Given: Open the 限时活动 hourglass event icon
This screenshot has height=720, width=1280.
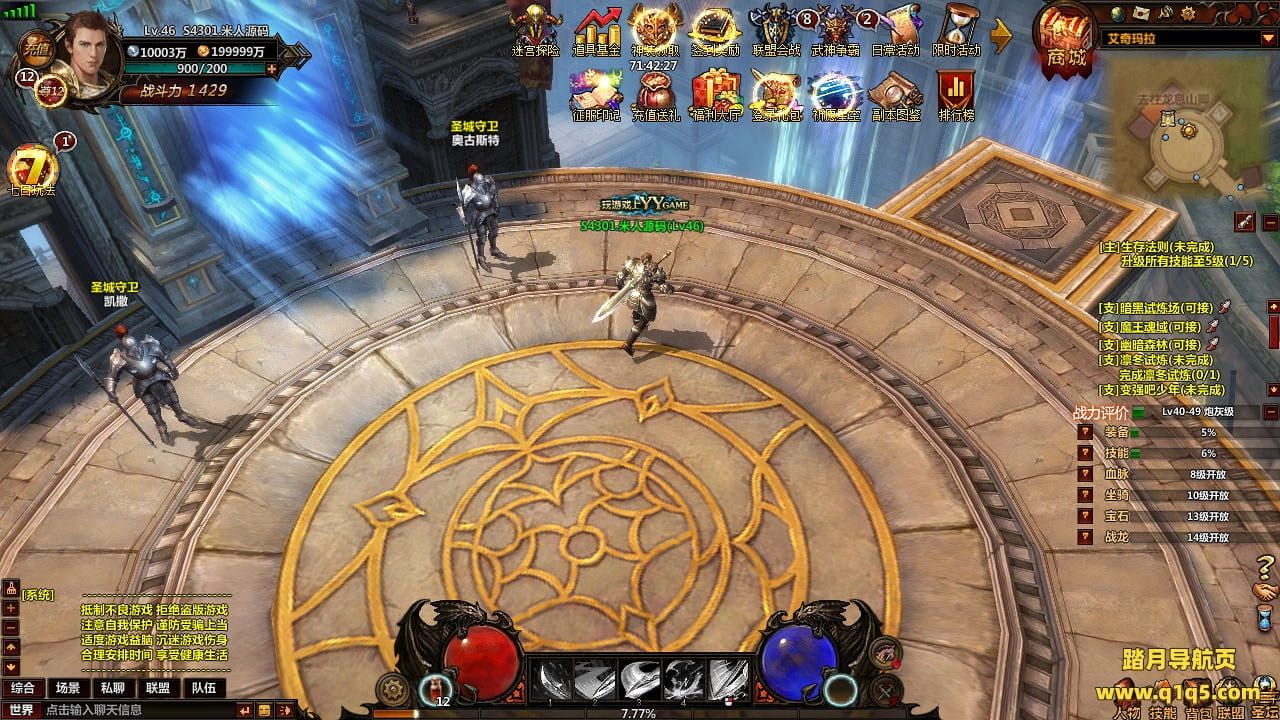Looking at the screenshot, I should 957,28.
